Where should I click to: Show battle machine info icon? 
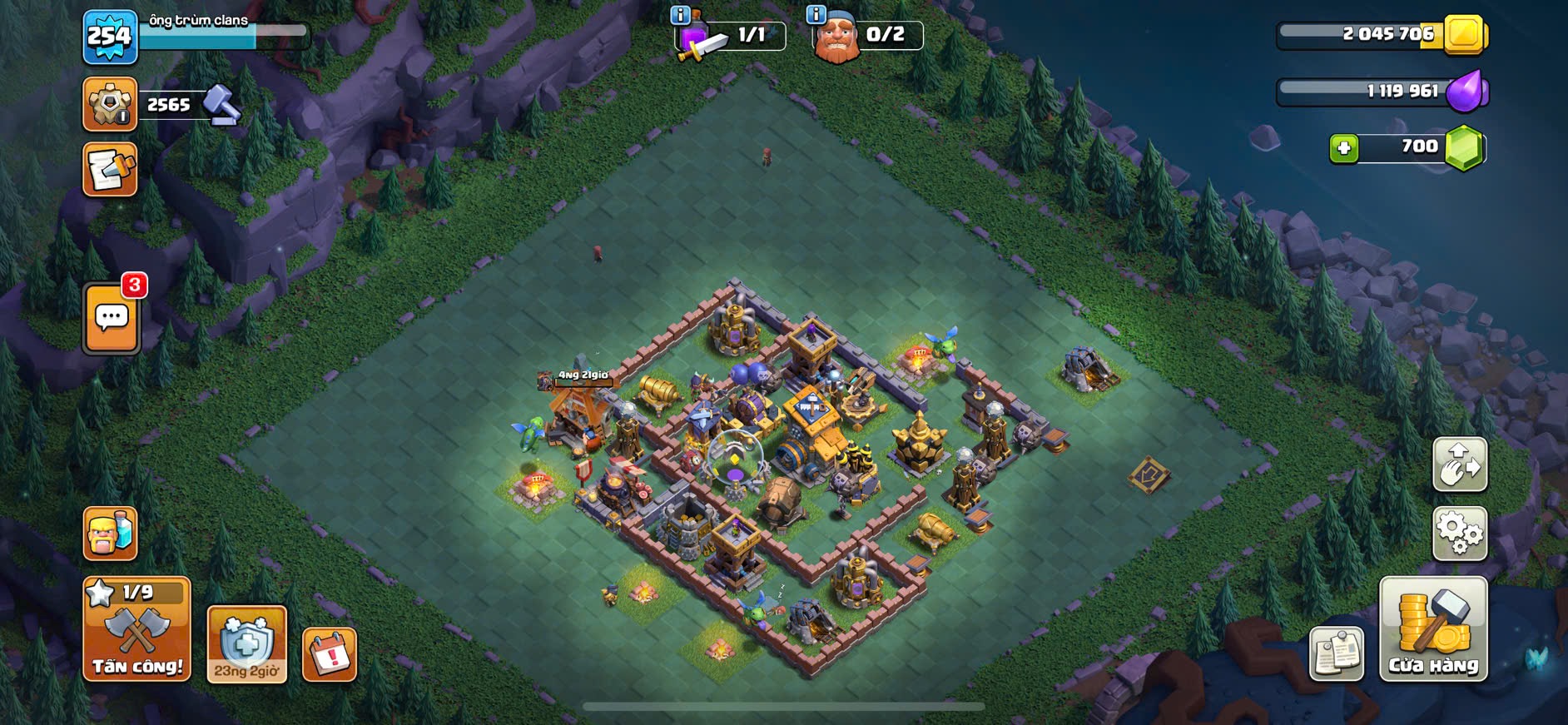click(680, 15)
